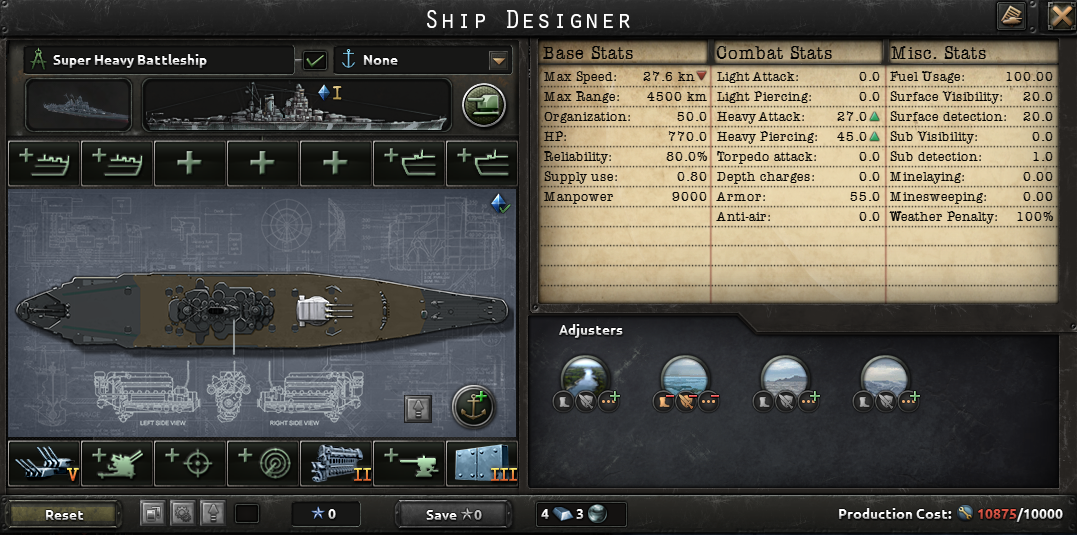Click the ship 3D model thumbnail
This screenshot has height=535, width=1077.
coord(78,104)
